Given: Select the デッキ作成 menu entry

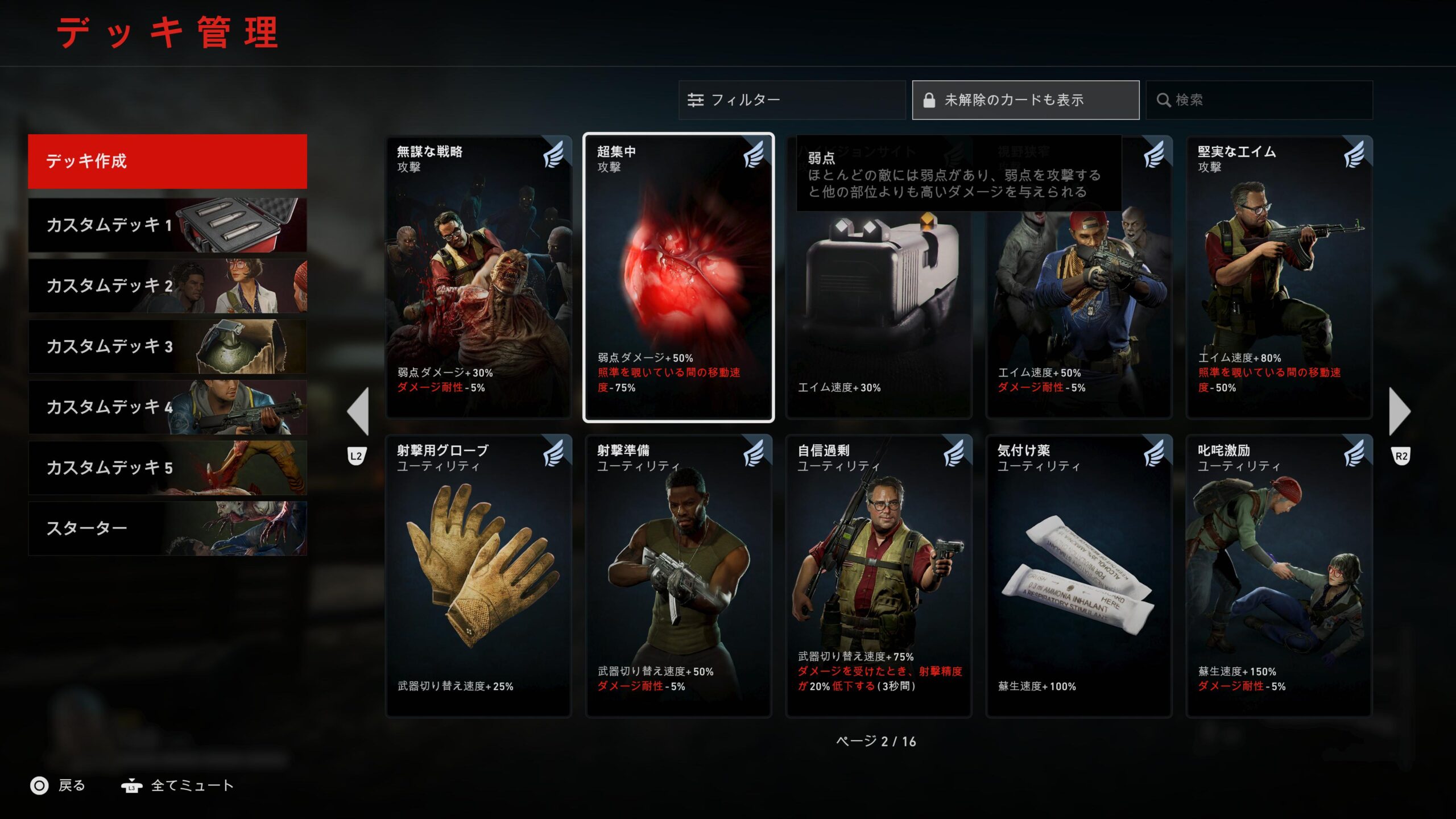Looking at the screenshot, I should coord(167,161).
